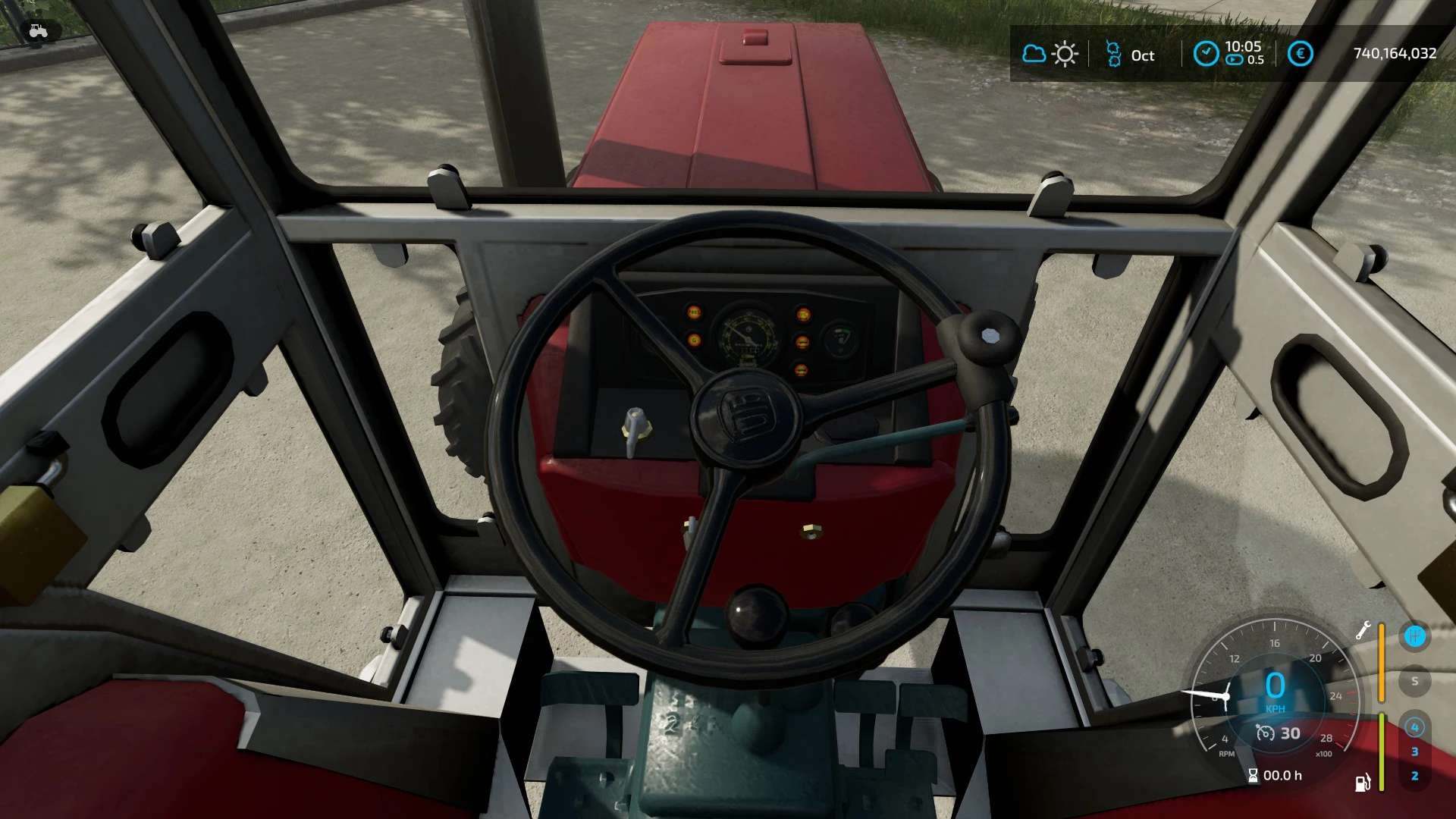1456x819 pixels.
Task: Select the wrench damage icon
Action: tap(1363, 631)
